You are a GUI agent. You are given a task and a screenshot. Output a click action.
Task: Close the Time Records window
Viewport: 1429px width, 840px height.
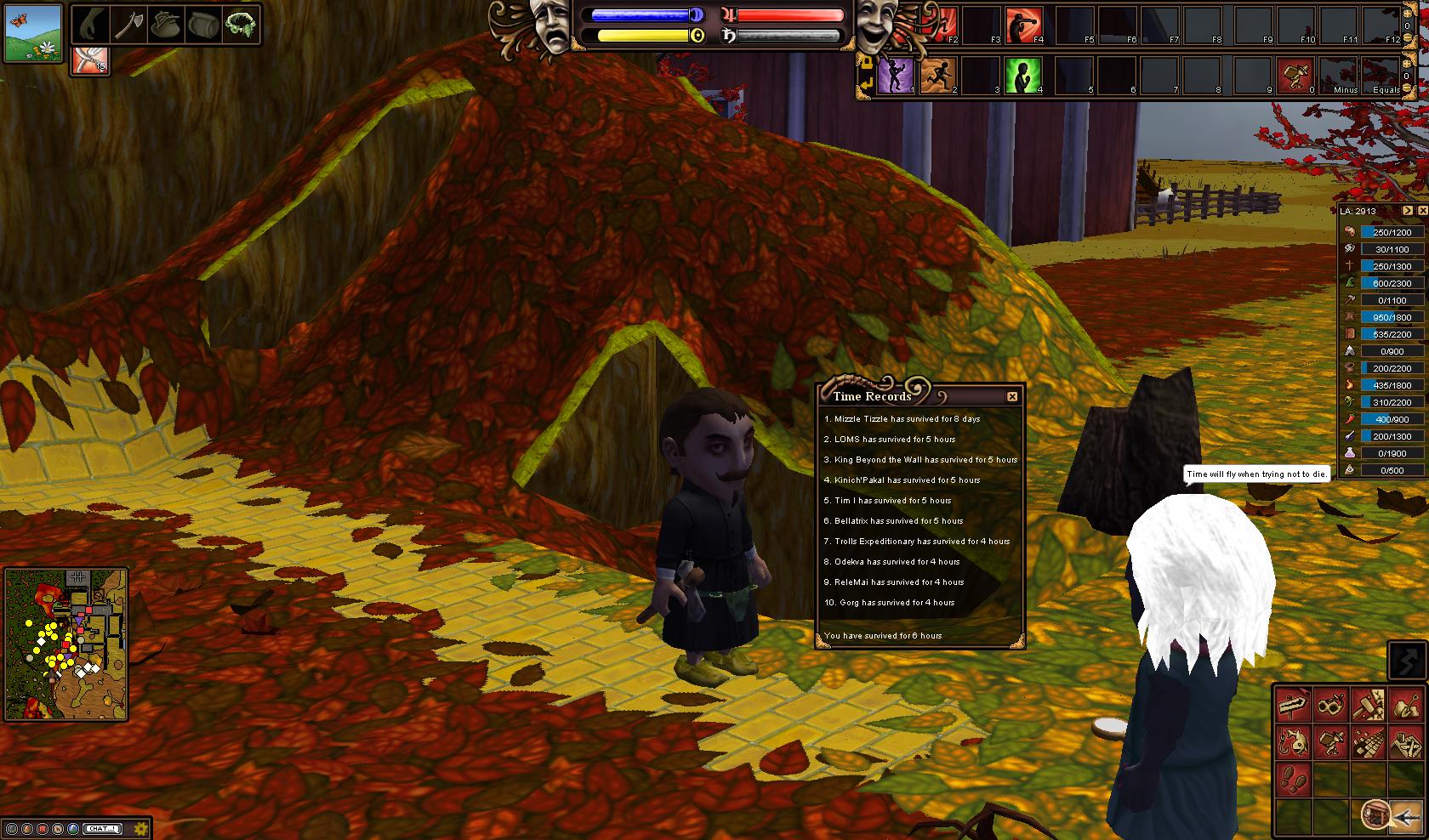point(1011,396)
